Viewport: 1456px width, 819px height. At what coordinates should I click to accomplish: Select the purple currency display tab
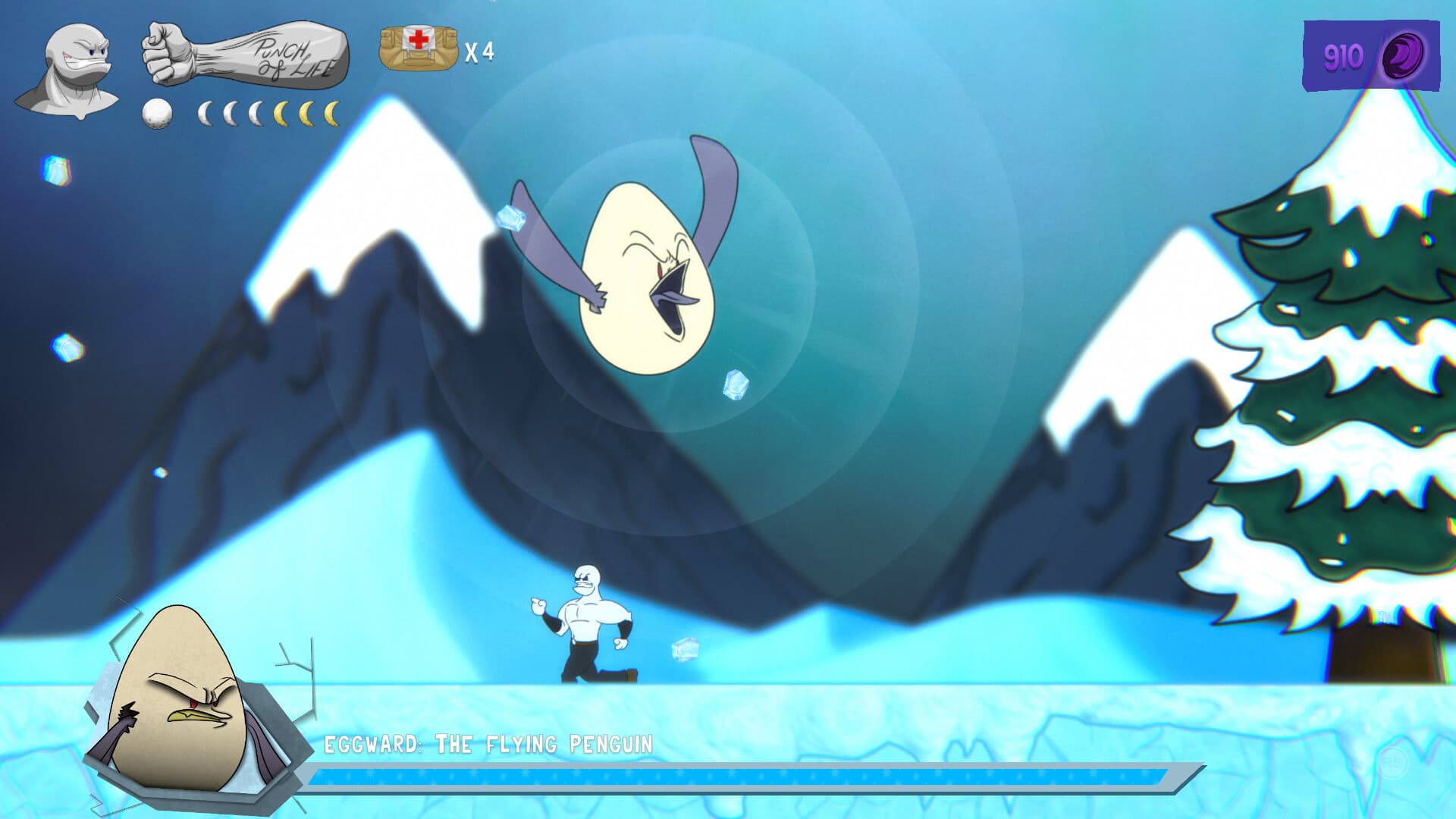click(1361, 53)
